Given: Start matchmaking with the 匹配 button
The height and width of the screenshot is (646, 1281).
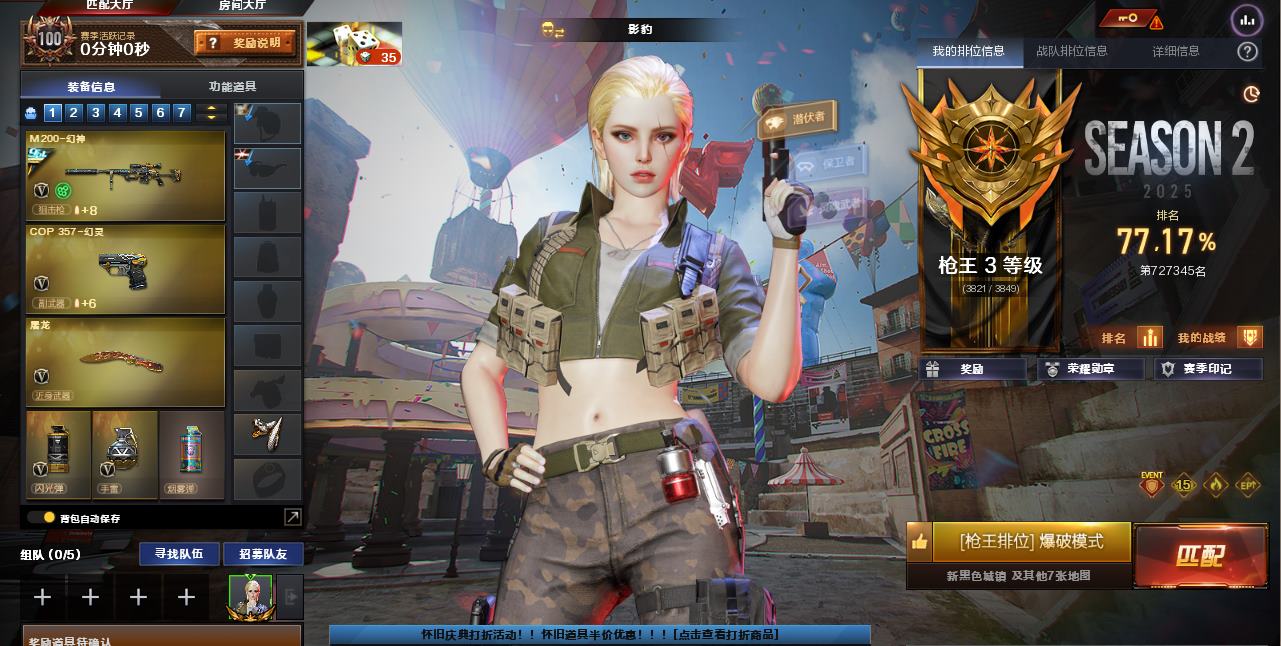Looking at the screenshot, I should tap(1198, 556).
